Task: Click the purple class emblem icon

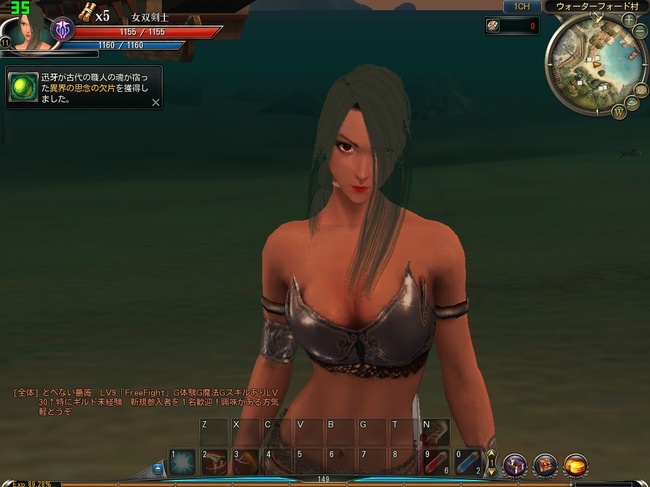Action: click(x=62, y=30)
